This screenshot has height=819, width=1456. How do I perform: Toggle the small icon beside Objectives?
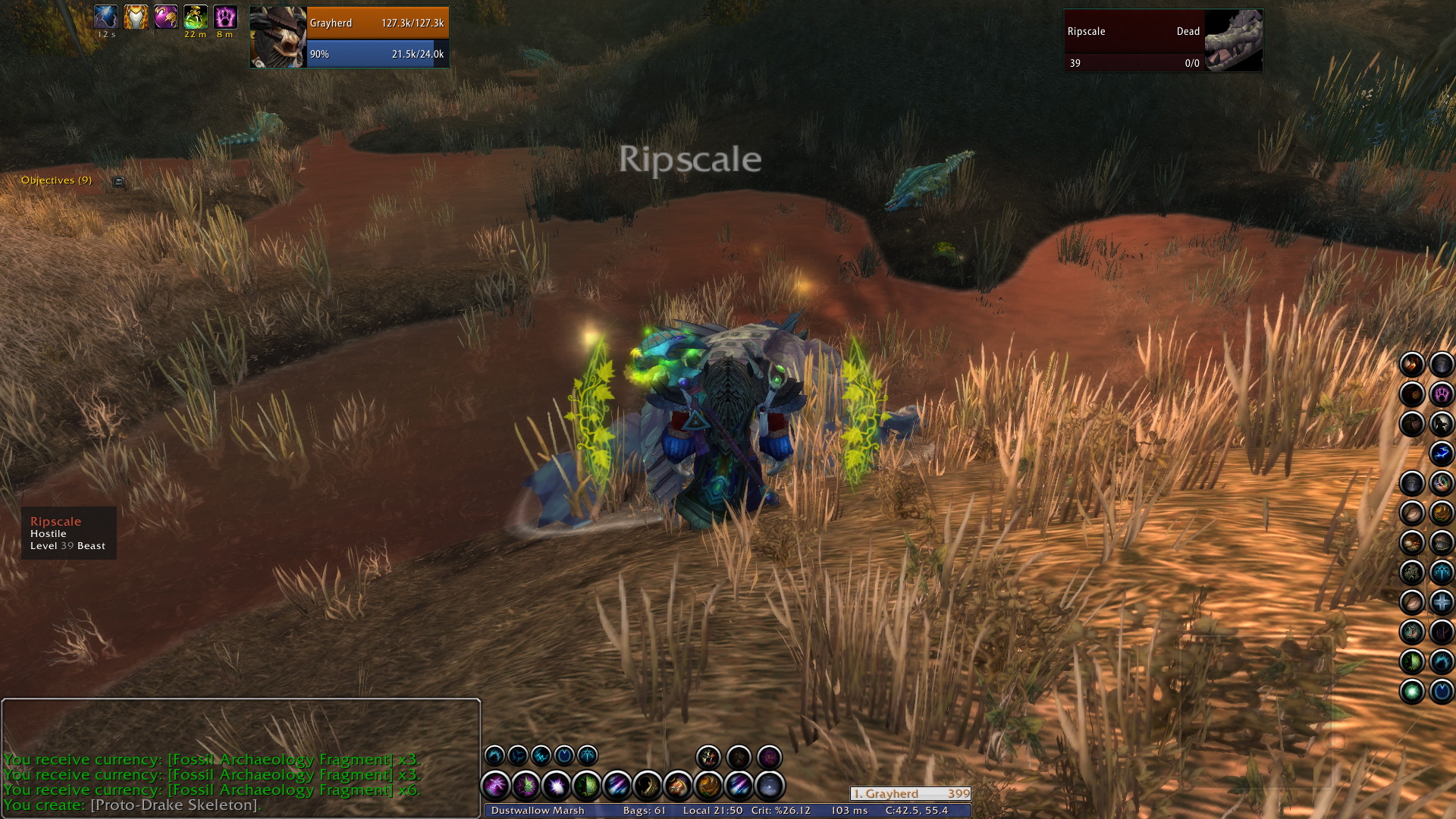pos(118,181)
